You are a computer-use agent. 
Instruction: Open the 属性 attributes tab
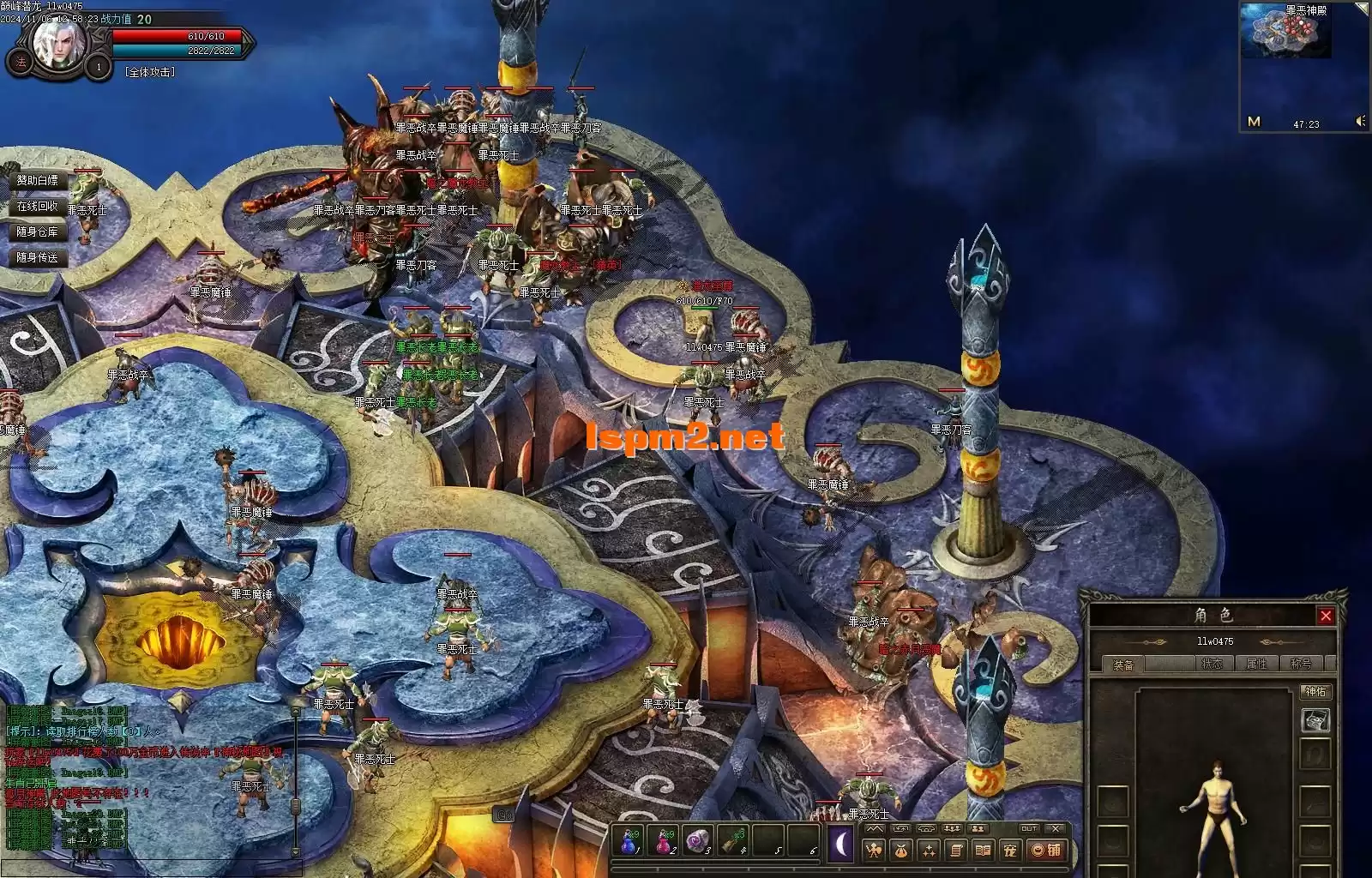pyautogui.click(x=1256, y=664)
